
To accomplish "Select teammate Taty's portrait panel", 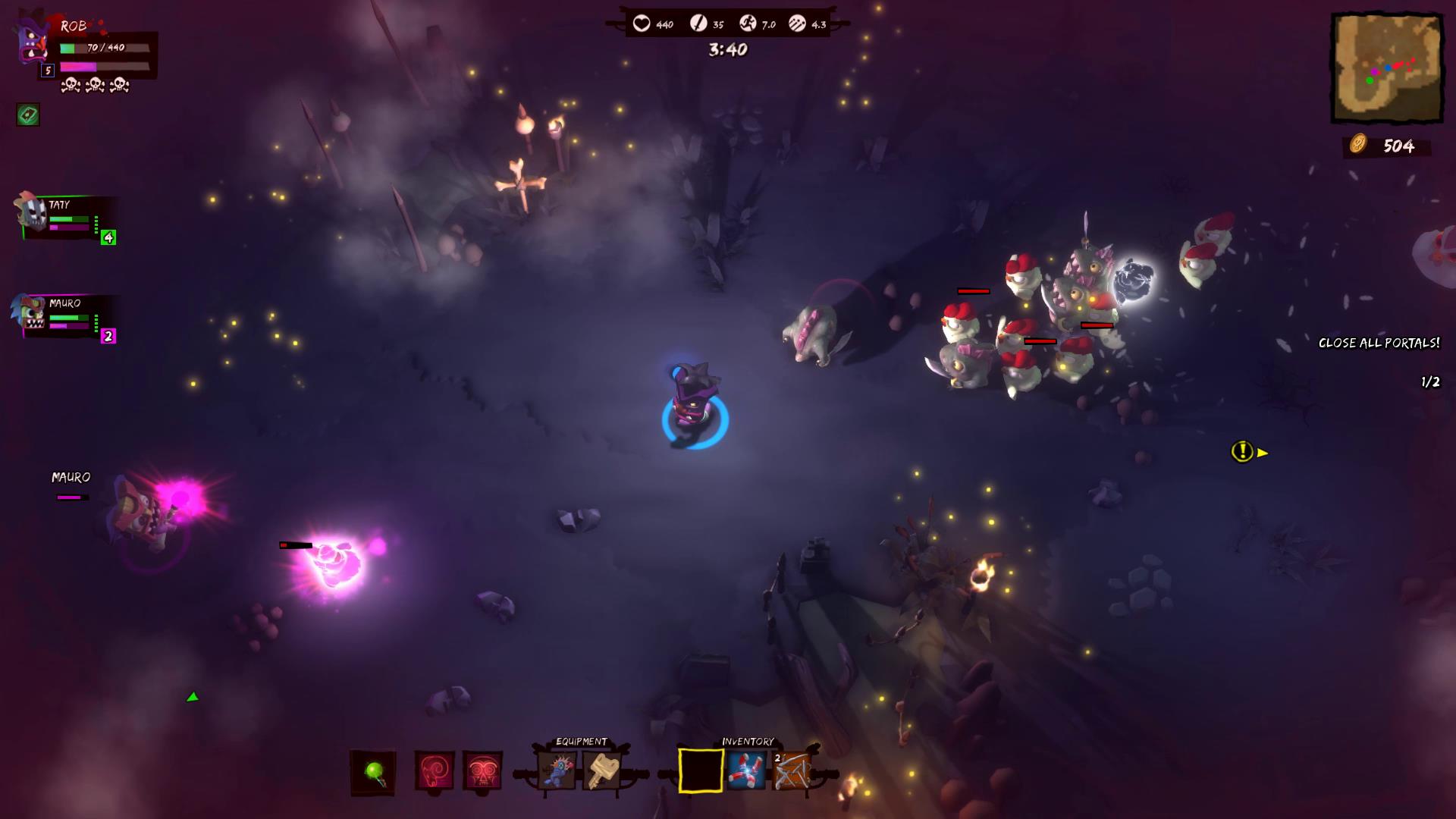I will 64,217.
